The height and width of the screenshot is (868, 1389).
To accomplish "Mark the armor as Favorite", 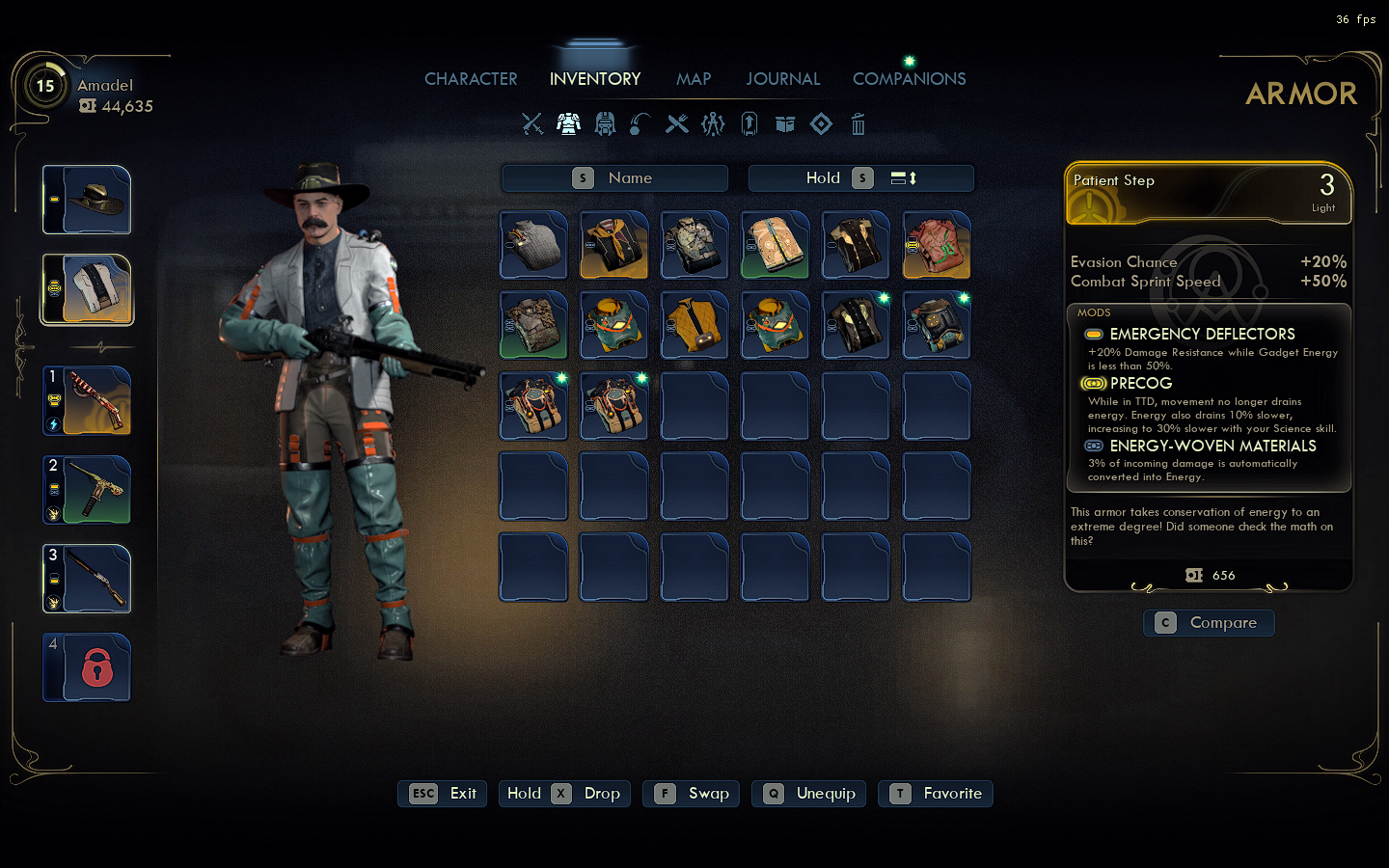I will pyautogui.click(x=936, y=794).
